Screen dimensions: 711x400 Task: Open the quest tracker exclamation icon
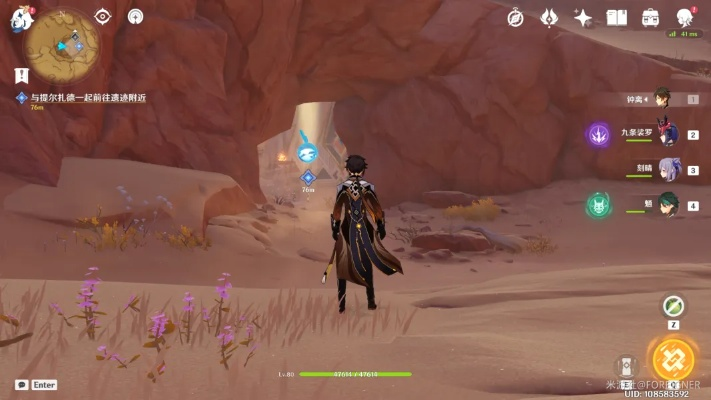pyautogui.click(x=22, y=75)
